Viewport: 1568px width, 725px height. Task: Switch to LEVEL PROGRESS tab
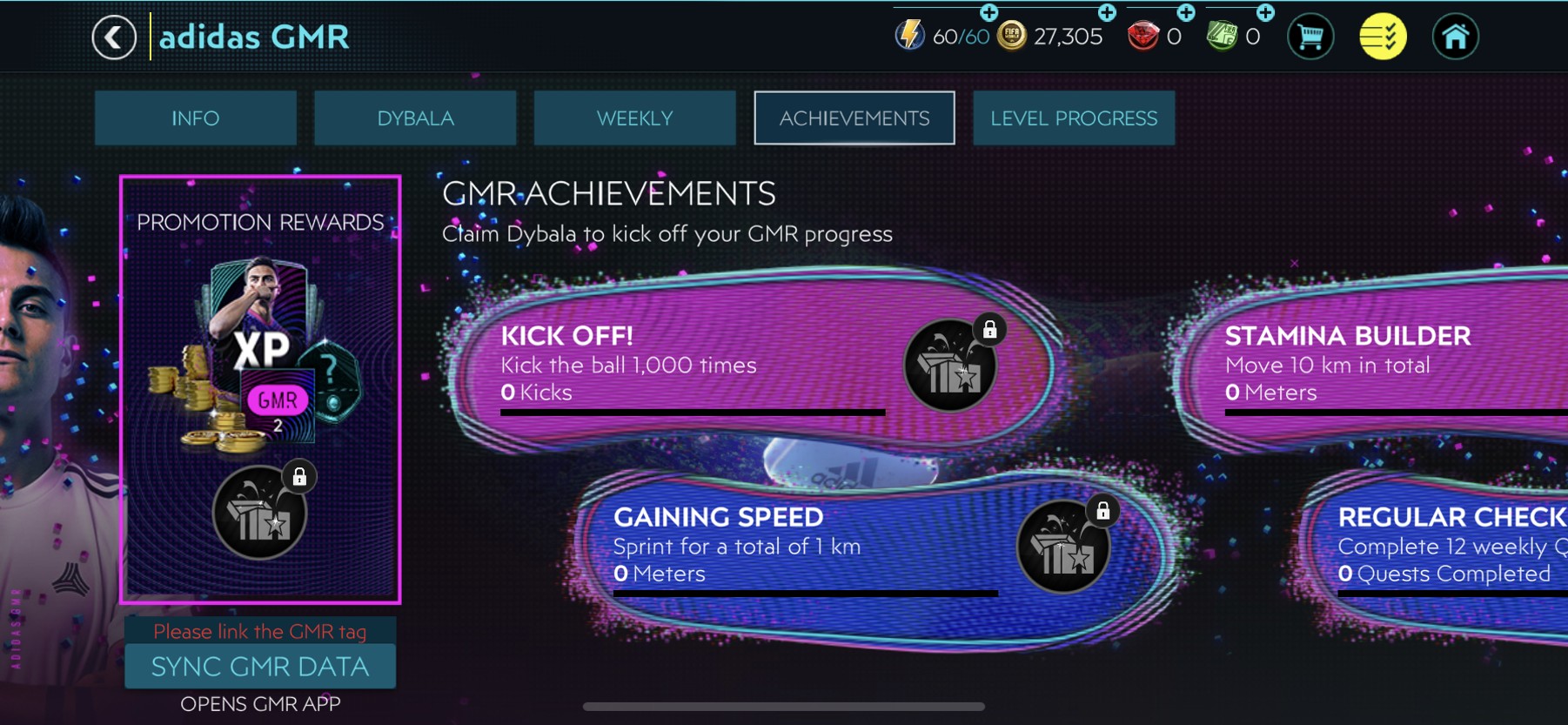point(1074,118)
